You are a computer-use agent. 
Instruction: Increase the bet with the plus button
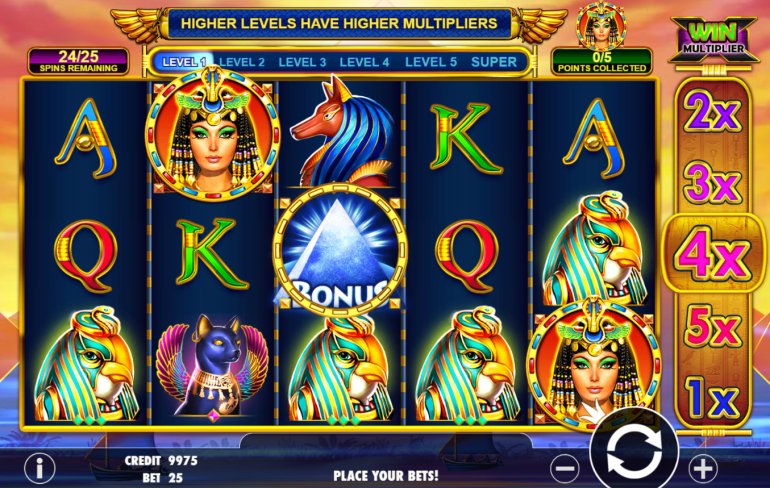pyautogui.click(x=704, y=467)
